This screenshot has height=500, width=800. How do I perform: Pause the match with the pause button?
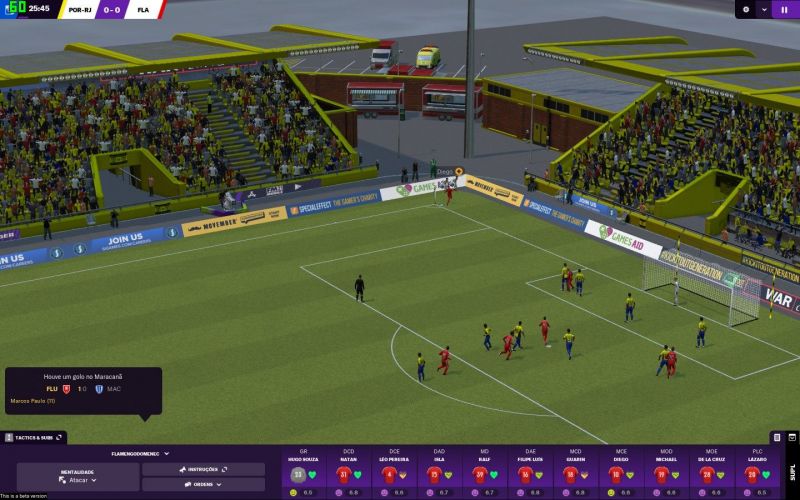(785, 9)
